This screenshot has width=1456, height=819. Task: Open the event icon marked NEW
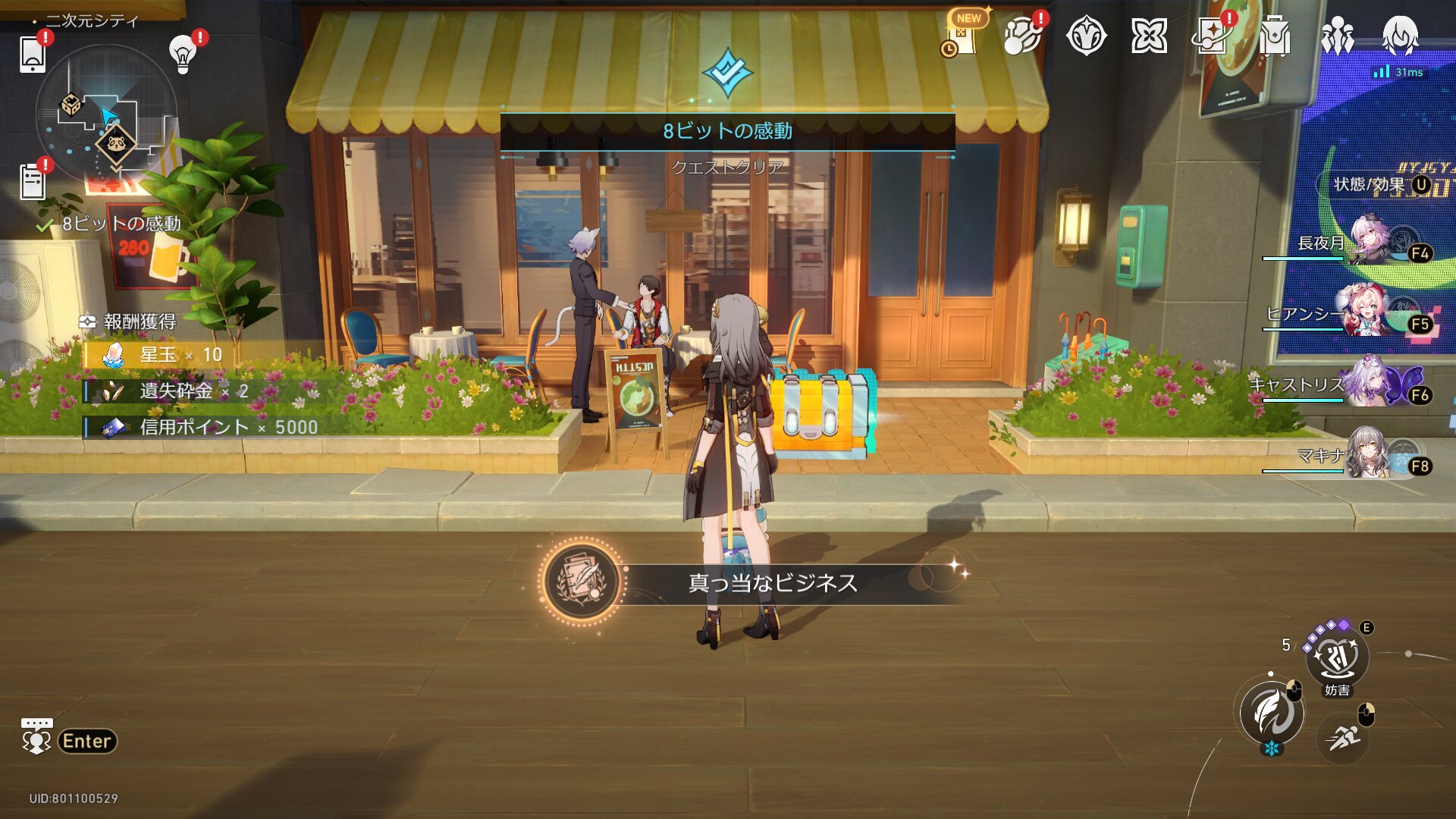tap(962, 36)
